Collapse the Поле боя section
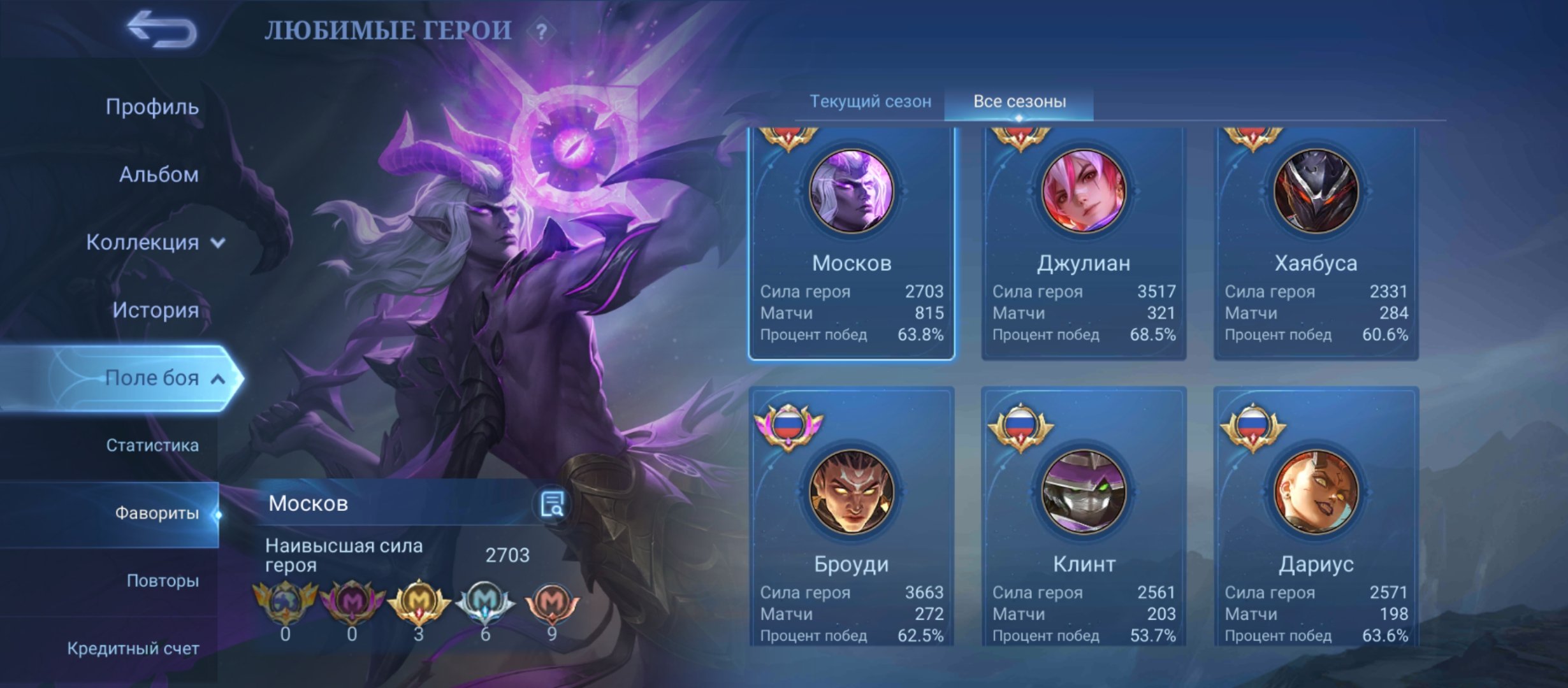Image resolution: width=1568 pixels, height=688 pixels. 163,378
